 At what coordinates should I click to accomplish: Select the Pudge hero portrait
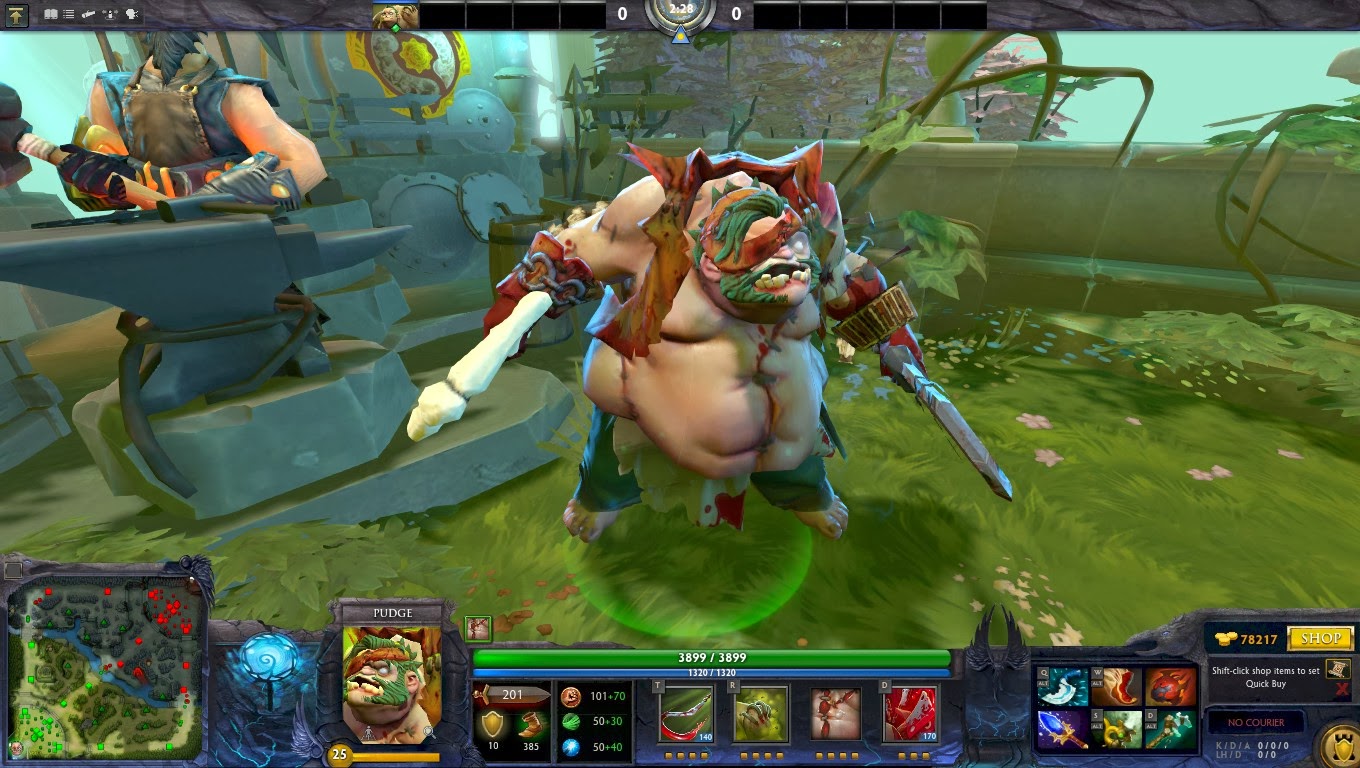point(391,683)
